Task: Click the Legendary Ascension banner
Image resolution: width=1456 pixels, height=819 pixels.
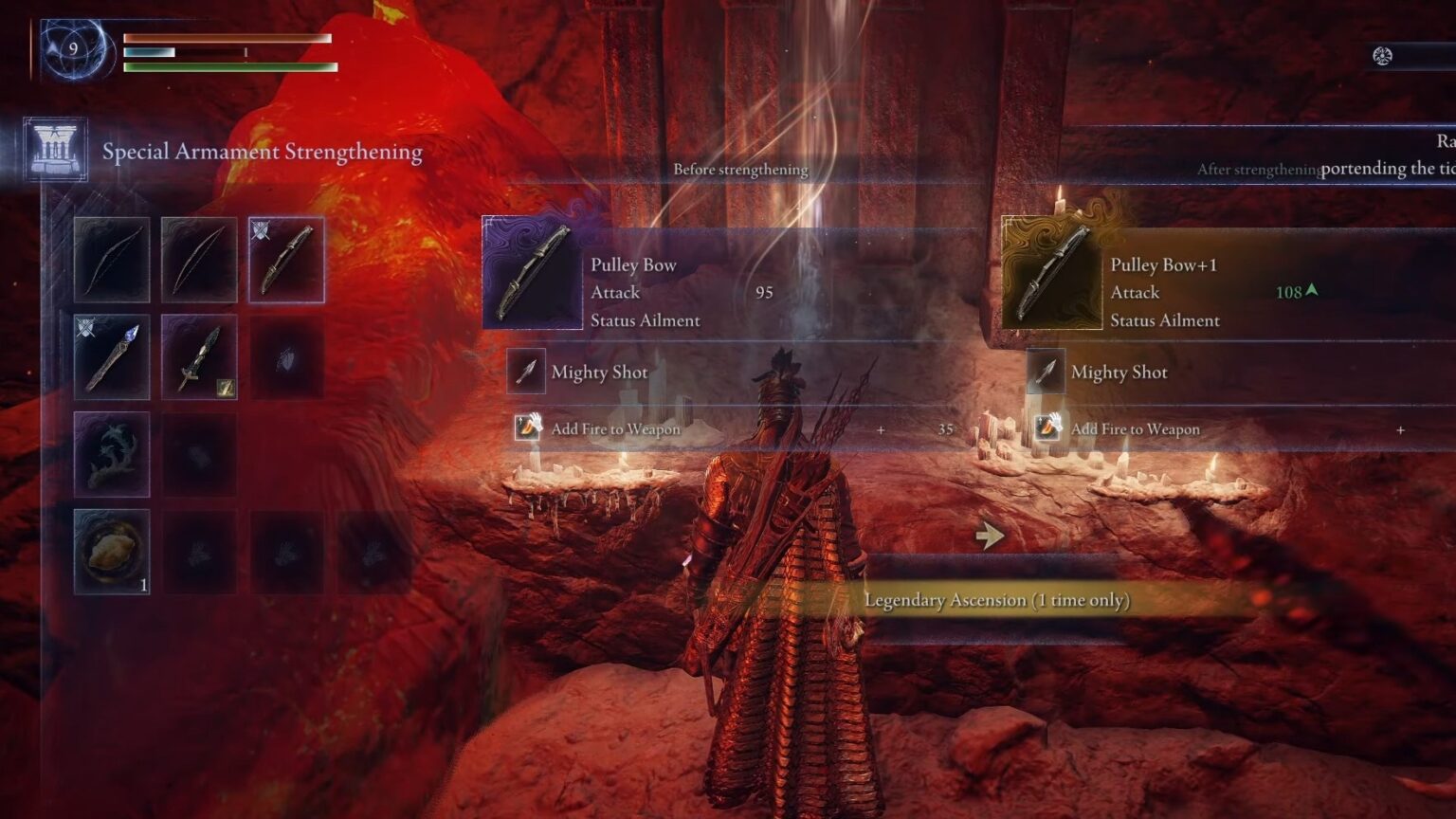Action: tap(999, 600)
